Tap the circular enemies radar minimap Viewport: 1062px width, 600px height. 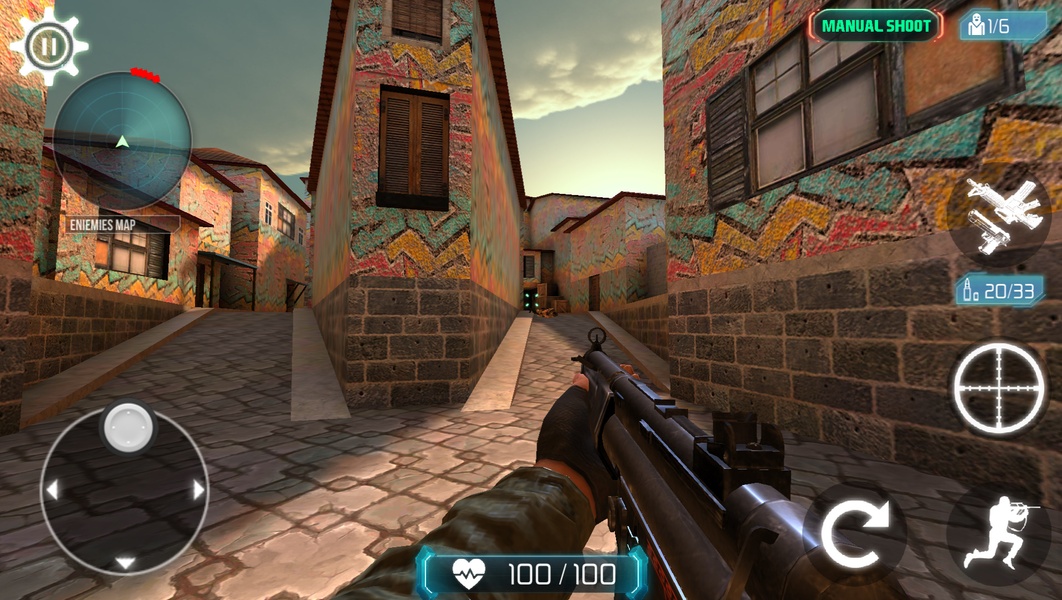(x=122, y=140)
